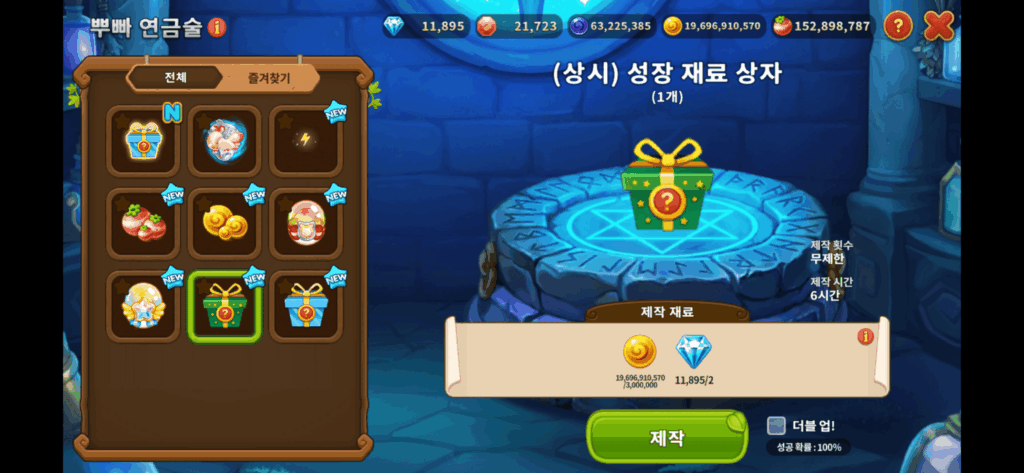The width and height of the screenshot is (1024, 473).
Task: Select the glowing blue gift box recipe
Action: pyautogui.click(x=143, y=141)
